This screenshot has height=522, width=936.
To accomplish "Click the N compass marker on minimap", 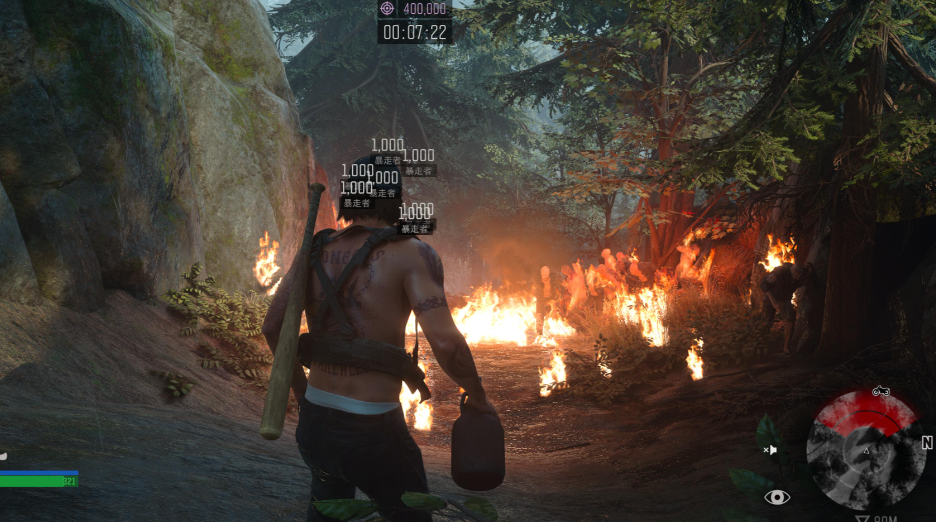I will [x=927, y=443].
